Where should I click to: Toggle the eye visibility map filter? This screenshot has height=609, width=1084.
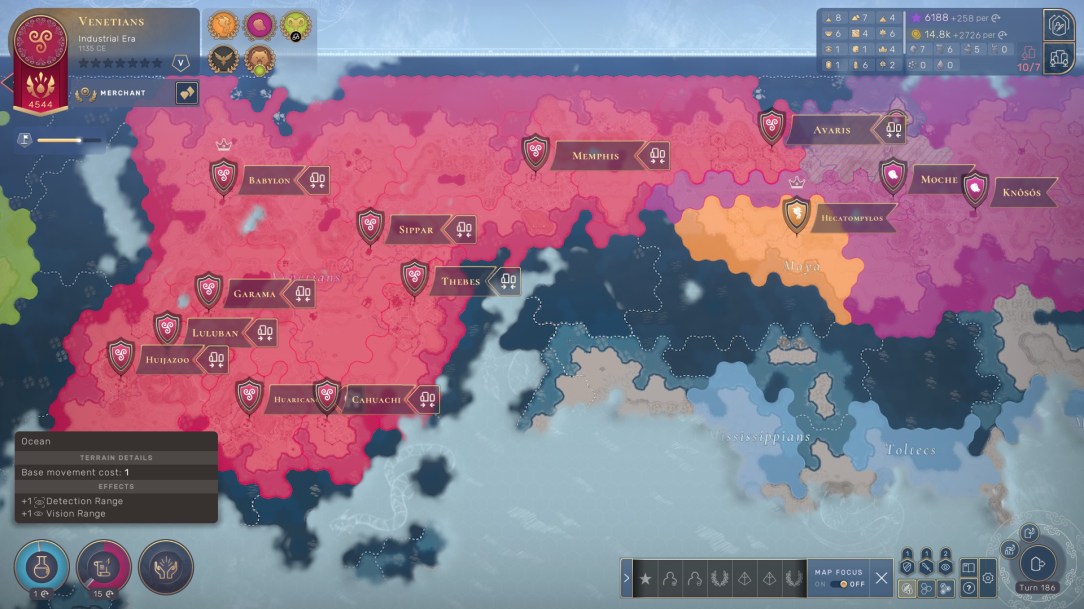946,567
